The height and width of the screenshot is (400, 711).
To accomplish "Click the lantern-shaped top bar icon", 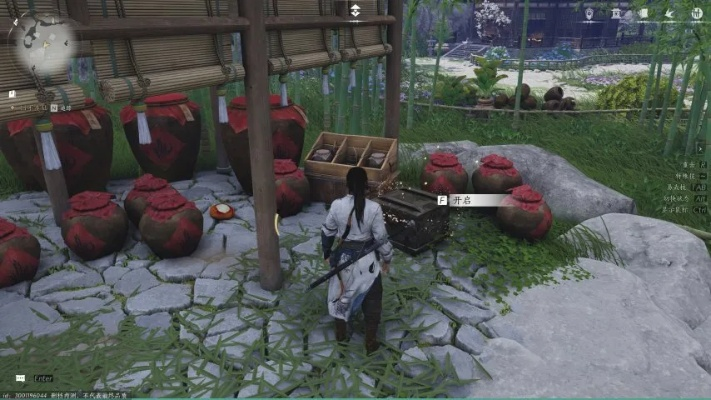I will point(617,14).
